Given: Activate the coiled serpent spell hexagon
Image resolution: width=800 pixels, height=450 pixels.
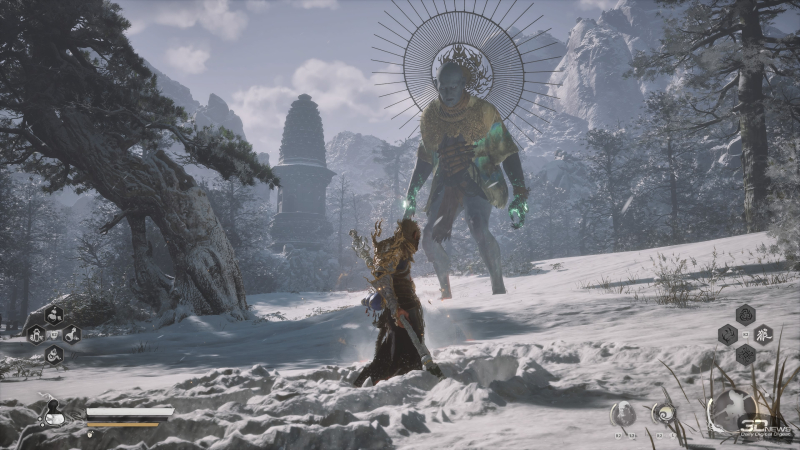Looking at the screenshot, I should 53,354.
